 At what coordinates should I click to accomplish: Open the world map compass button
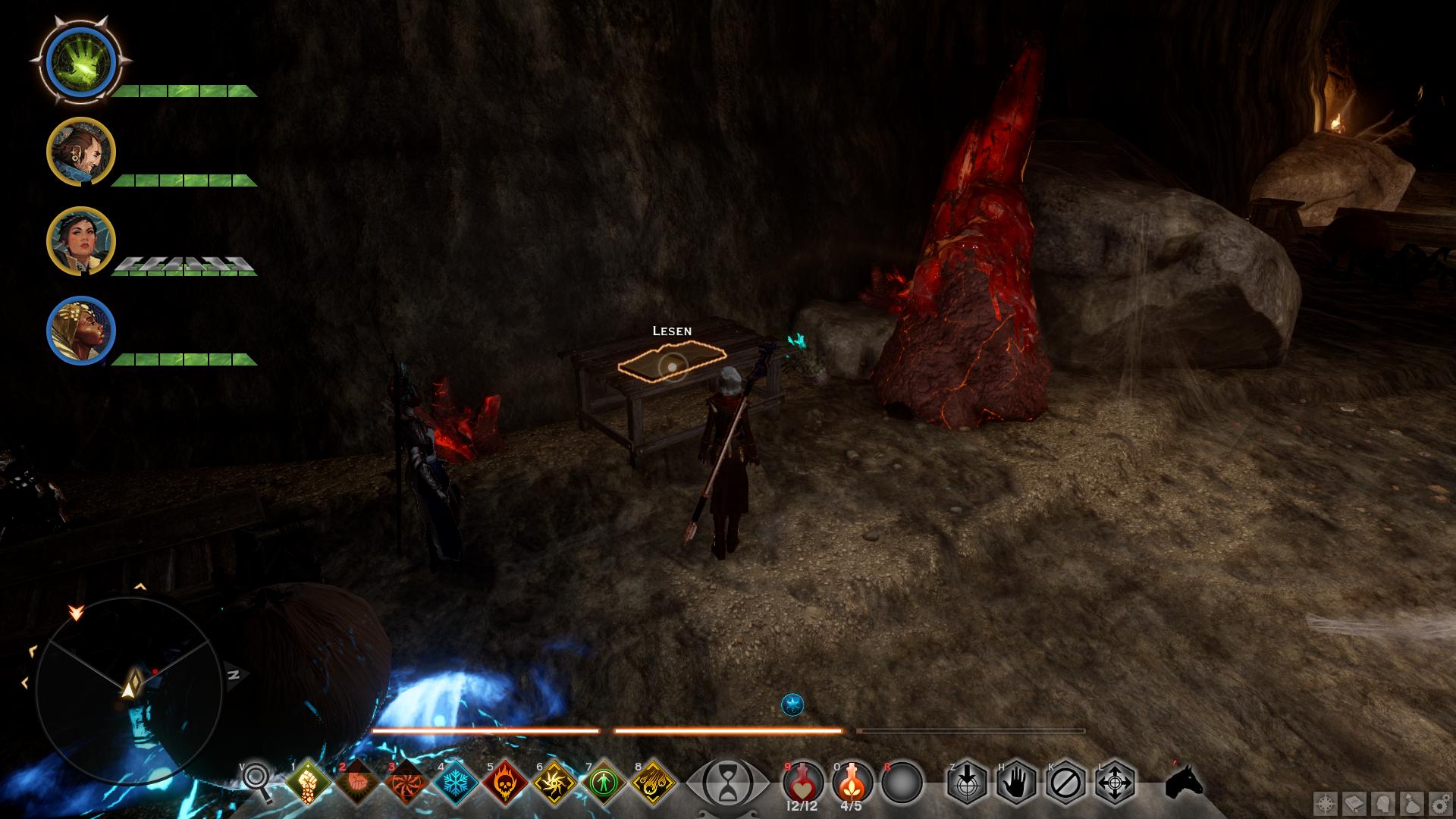[x=1326, y=803]
